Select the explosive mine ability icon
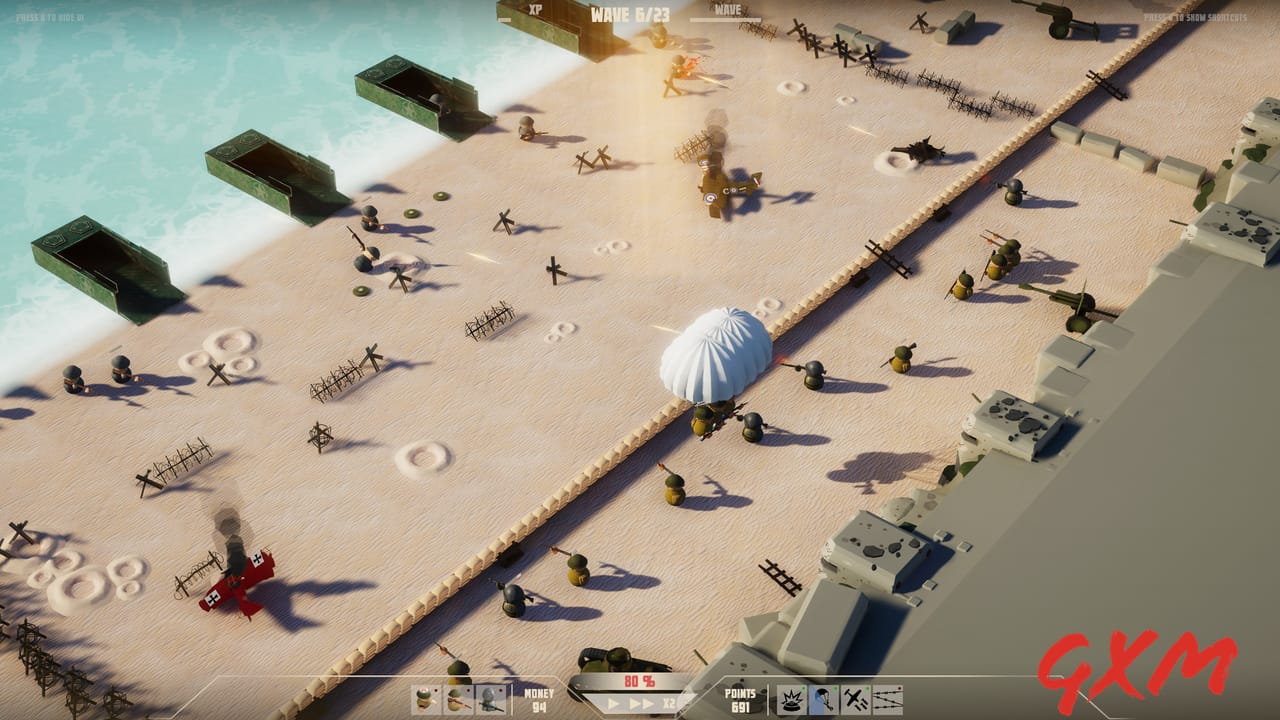This screenshot has width=1280, height=720. click(x=792, y=699)
